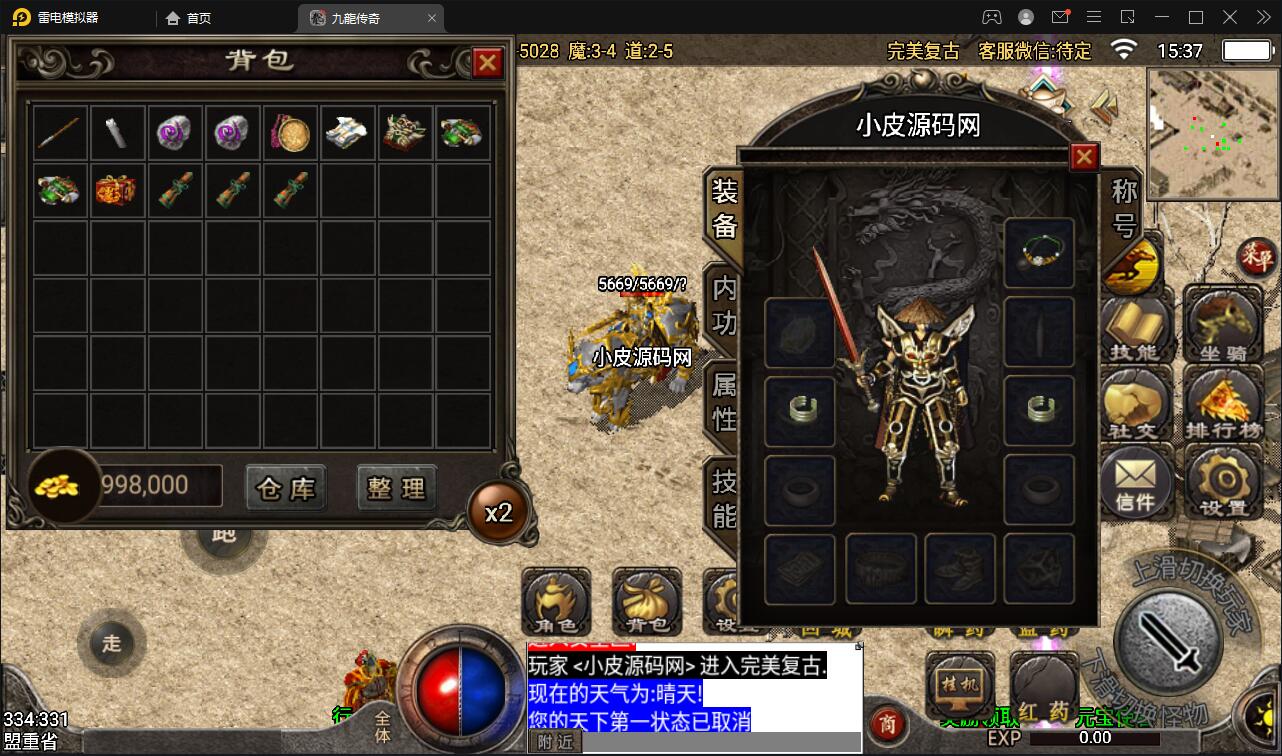Toggle 走 walk mode

tap(111, 644)
